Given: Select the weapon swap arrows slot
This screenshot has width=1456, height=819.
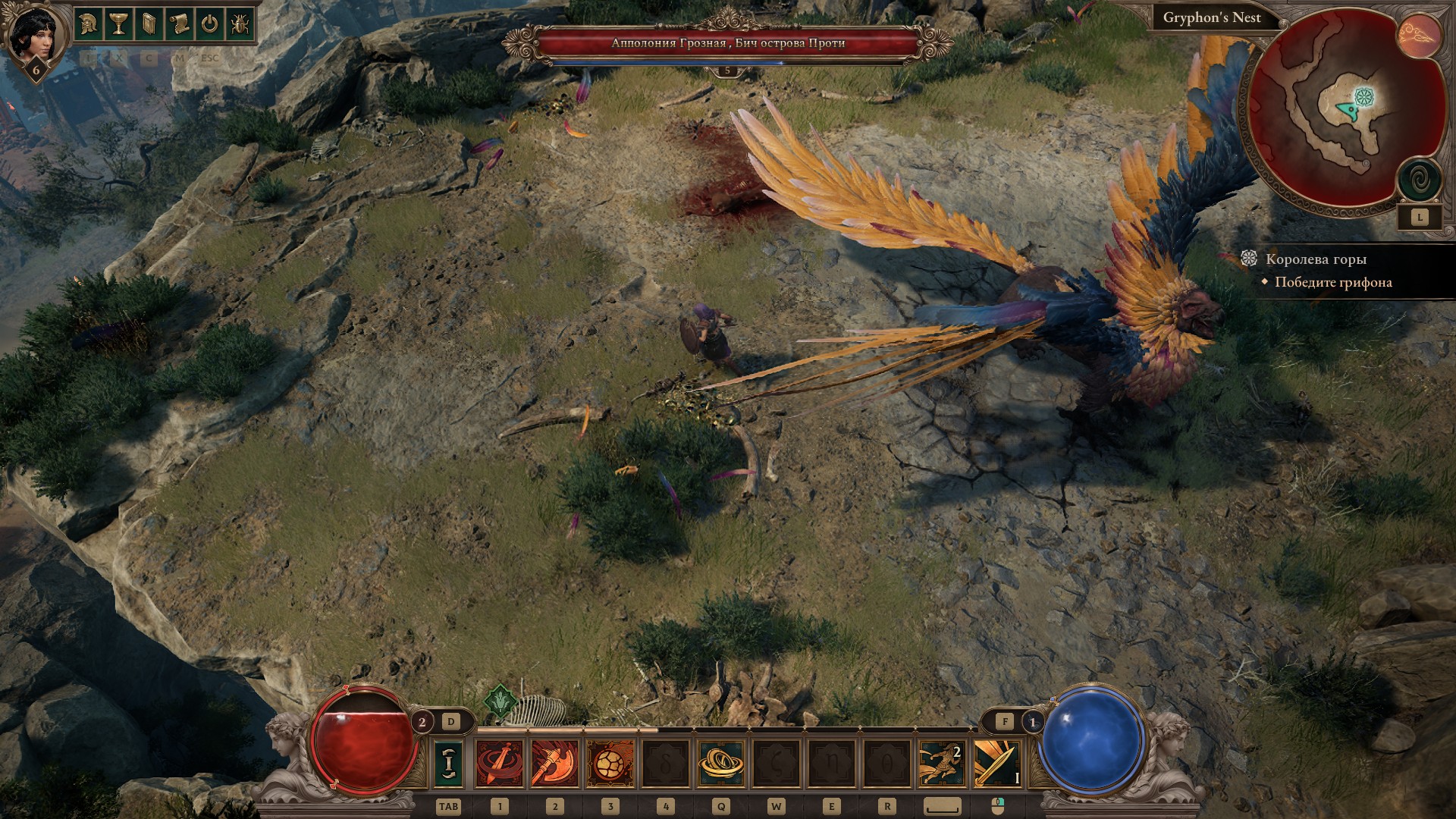Looking at the screenshot, I should coord(449,763).
